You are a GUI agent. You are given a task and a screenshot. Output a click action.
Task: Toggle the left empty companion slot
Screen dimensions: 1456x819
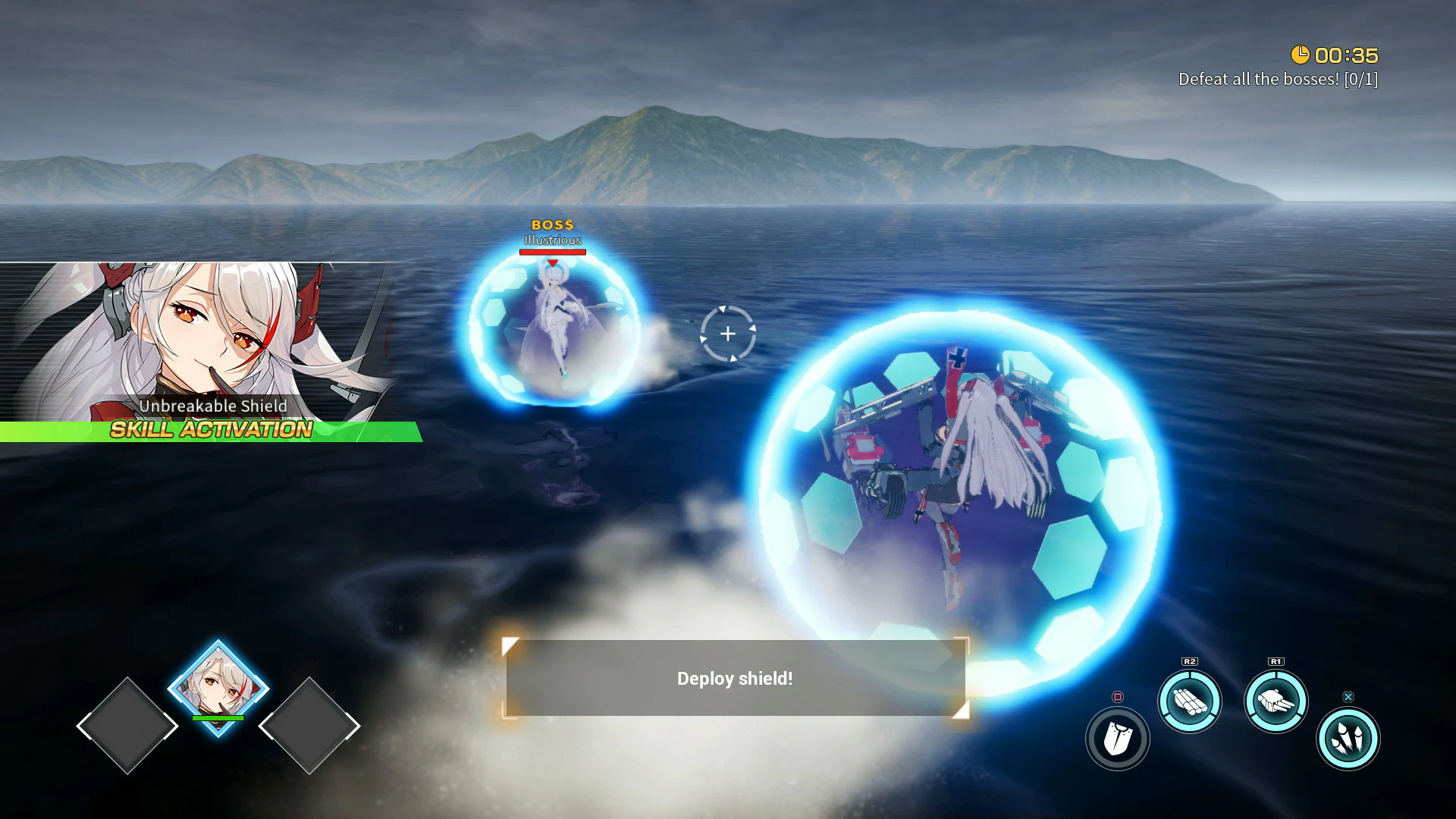[x=127, y=726]
